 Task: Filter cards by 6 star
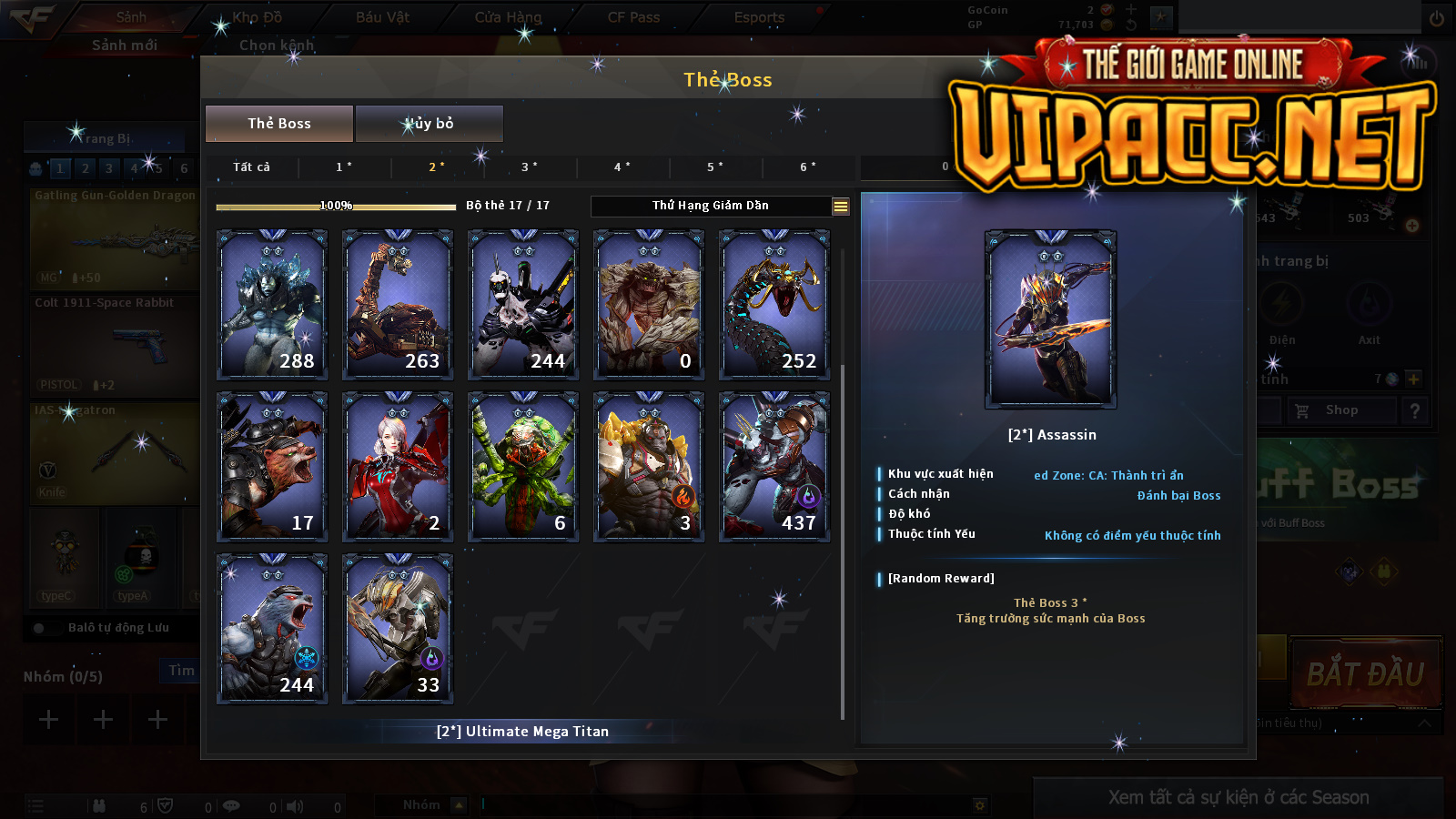coord(808,167)
